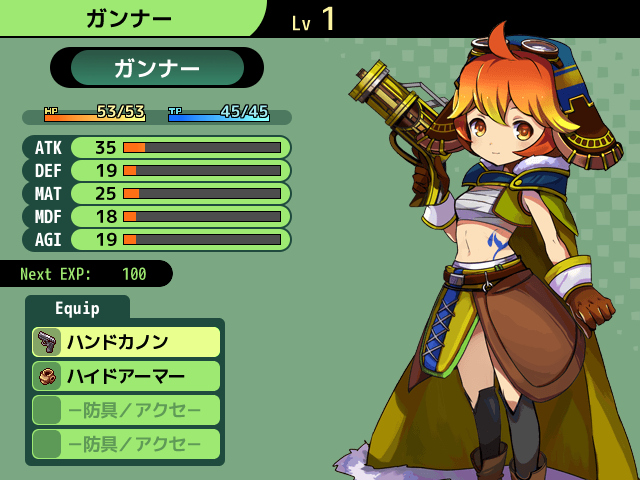This screenshot has width=640, height=480.
Task: Select the ハンドカノン weapon slot
Action: [x=126, y=342]
